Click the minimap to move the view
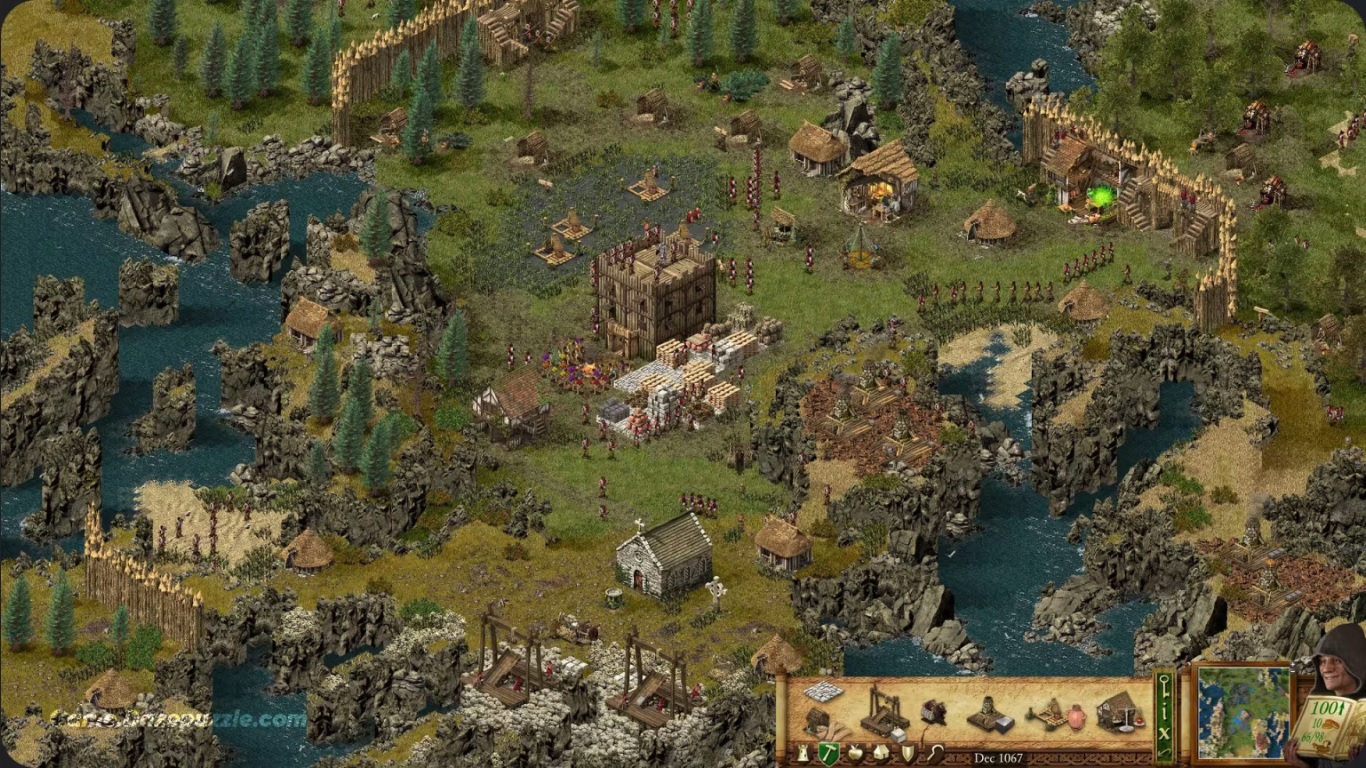This screenshot has width=1366, height=768. click(x=1244, y=712)
